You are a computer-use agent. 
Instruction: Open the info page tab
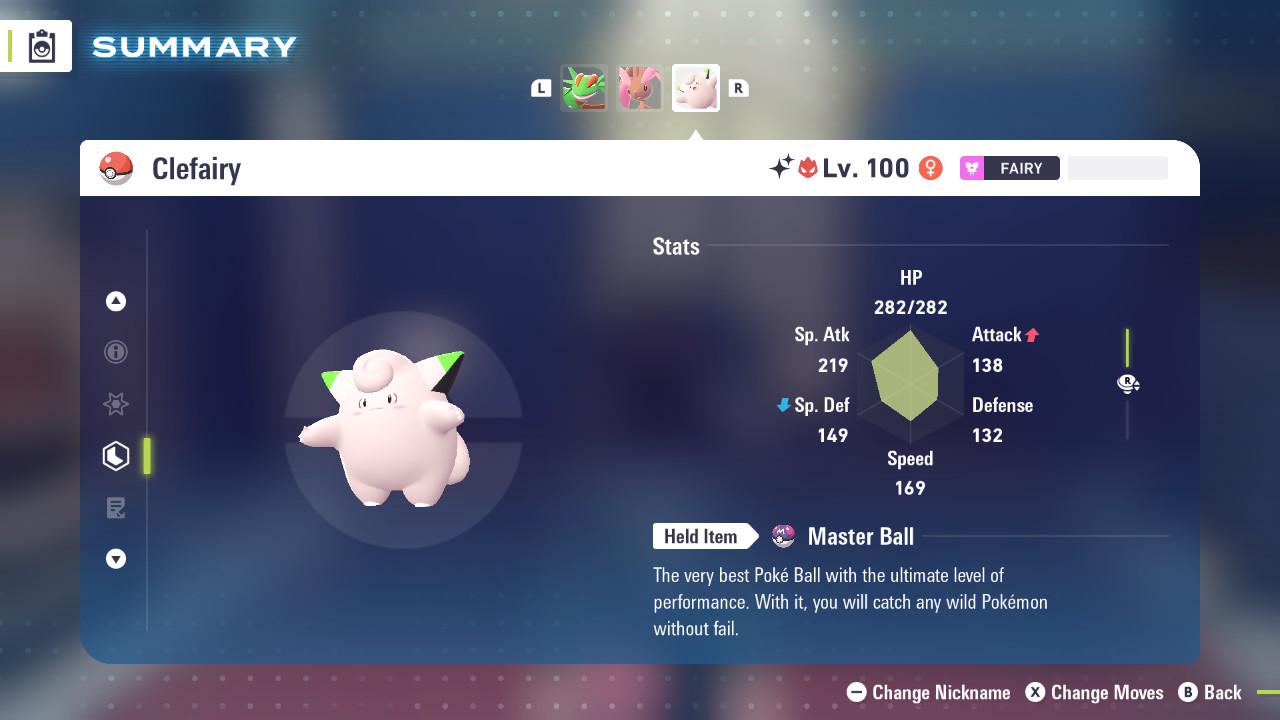pyautogui.click(x=116, y=352)
